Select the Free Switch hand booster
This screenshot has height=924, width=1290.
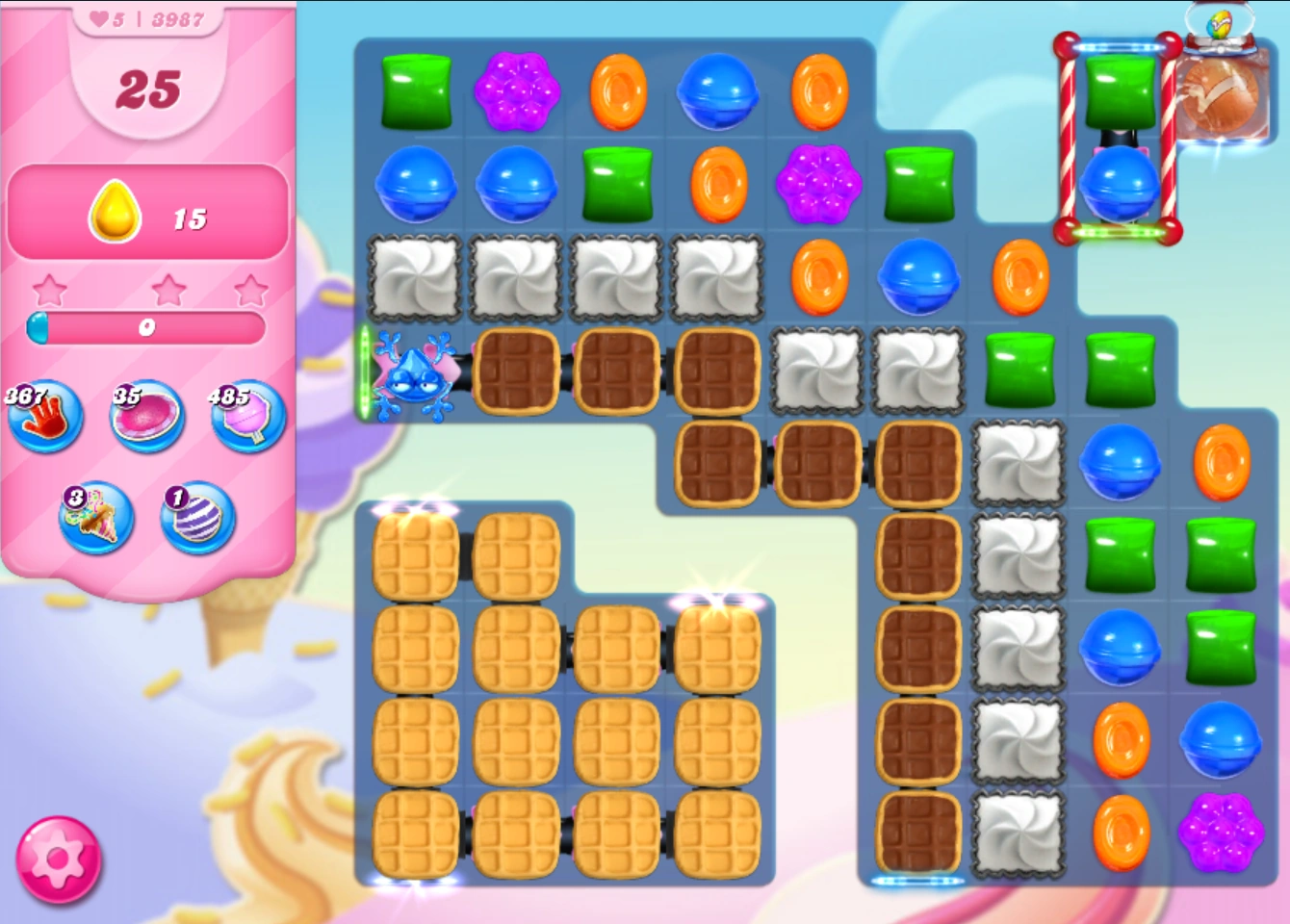click(x=45, y=420)
